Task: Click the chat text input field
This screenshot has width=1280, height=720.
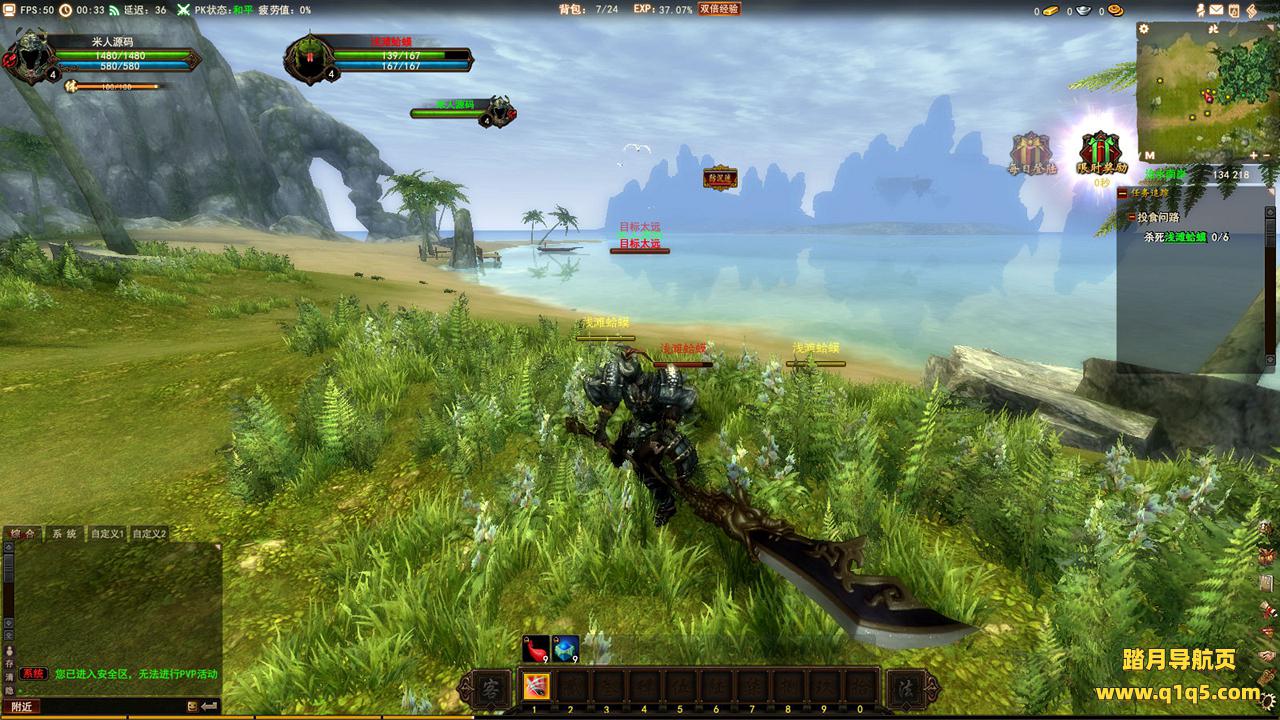Action: [x=110, y=706]
